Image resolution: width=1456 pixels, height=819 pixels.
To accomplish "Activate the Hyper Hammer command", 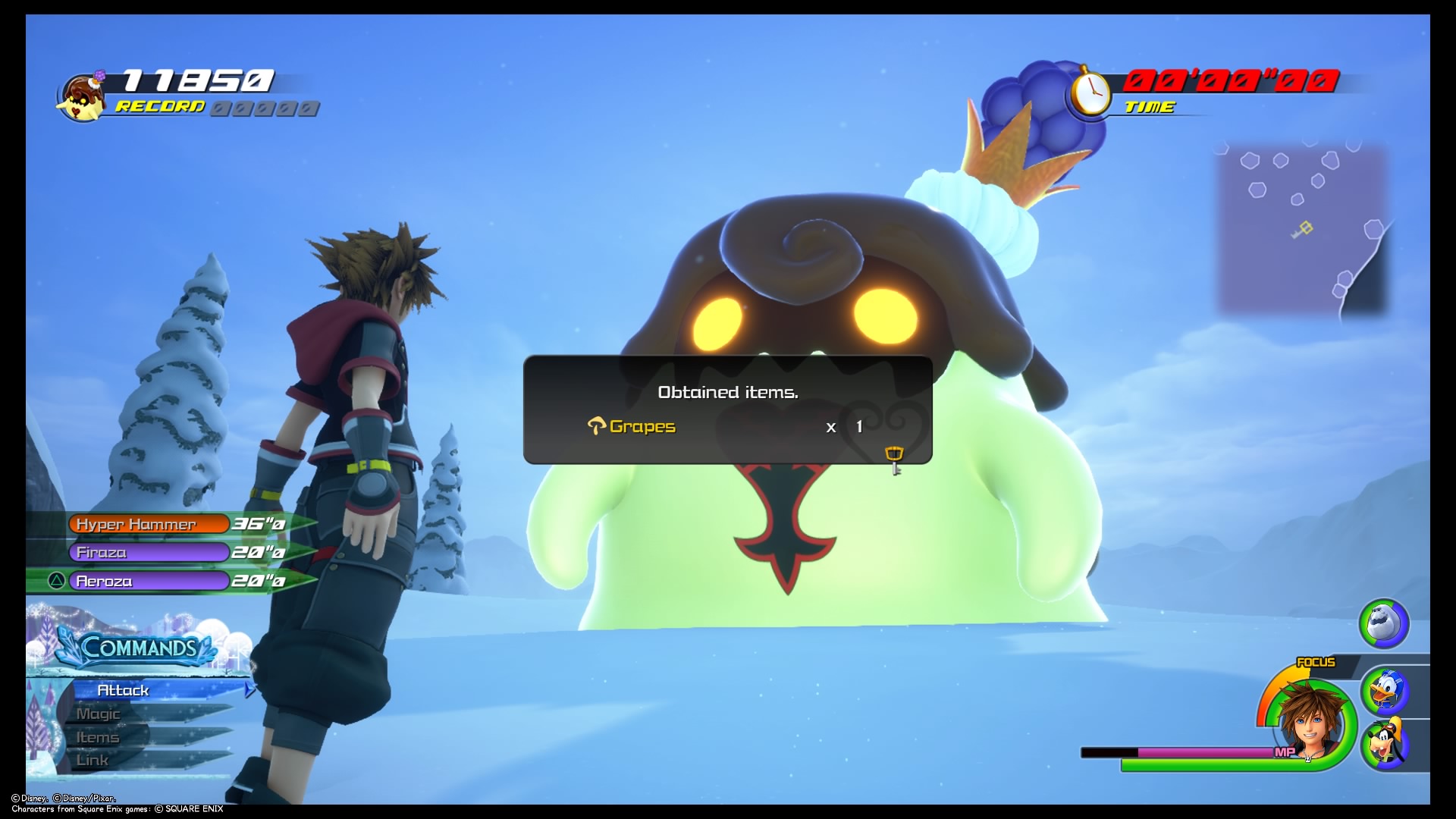I will click(148, 523).
